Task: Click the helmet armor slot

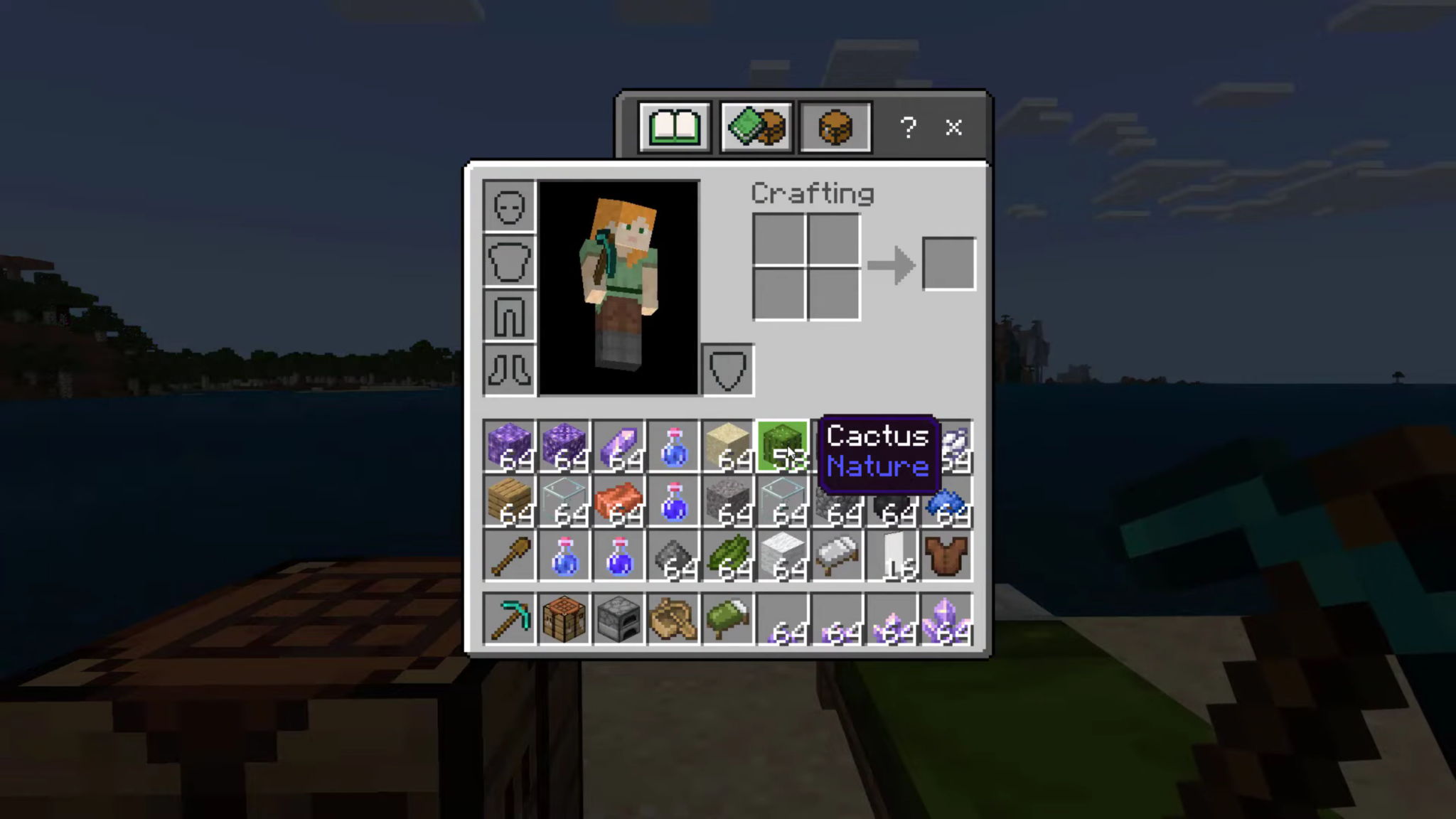Action: (509, 206)
